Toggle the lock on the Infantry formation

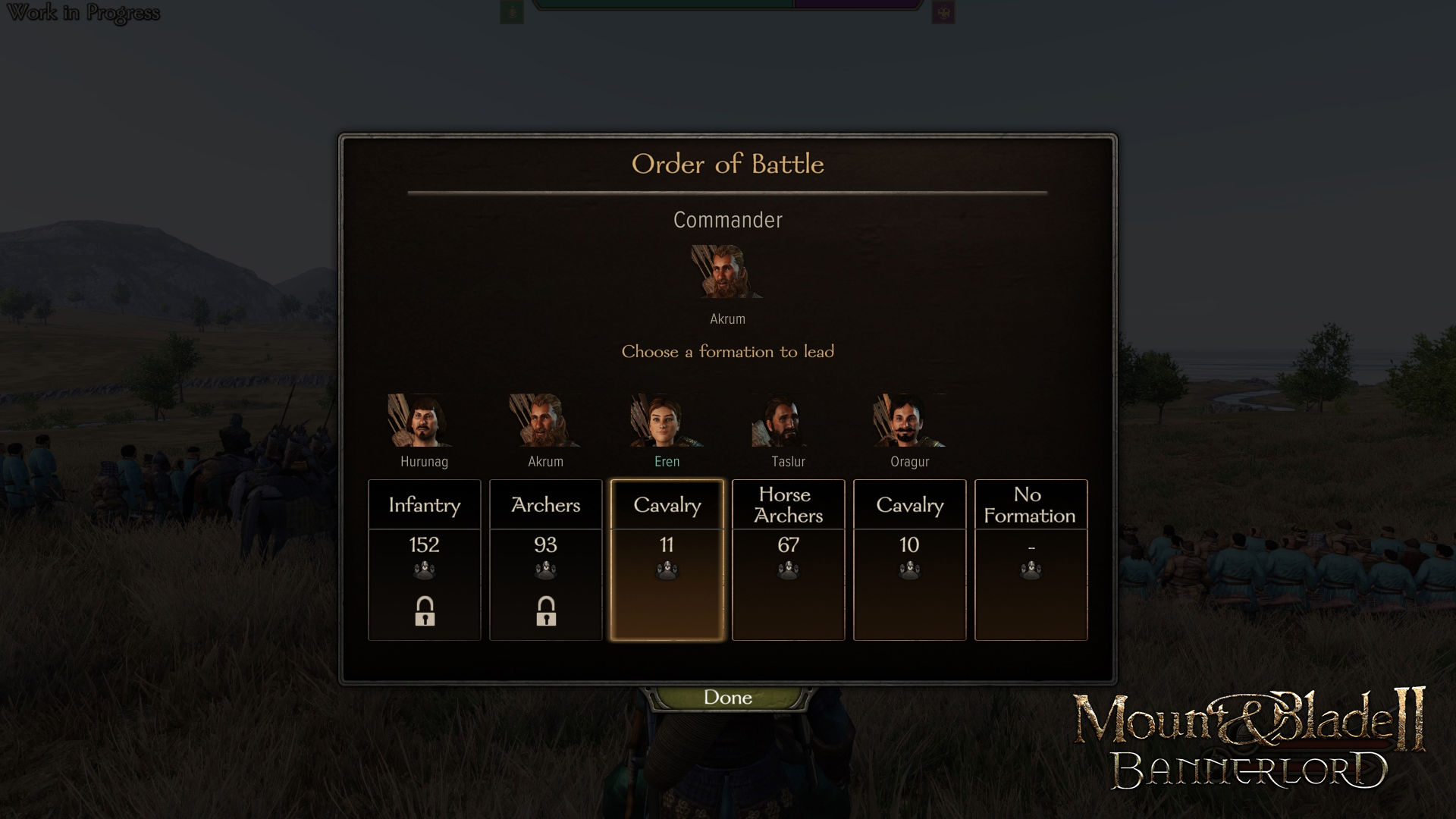click(x=424, y=611)
